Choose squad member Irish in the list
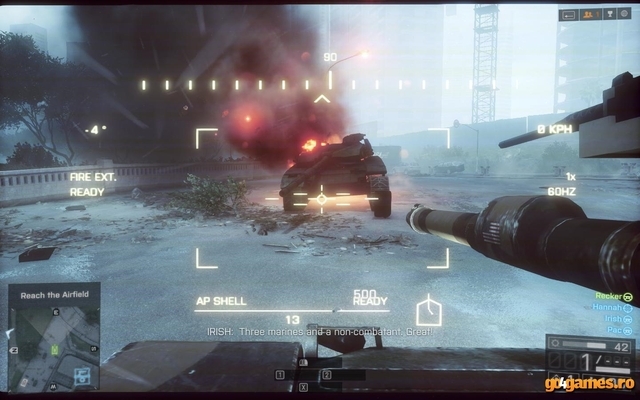The width and height of the screenshot is (640, 400). pos(610,319)
